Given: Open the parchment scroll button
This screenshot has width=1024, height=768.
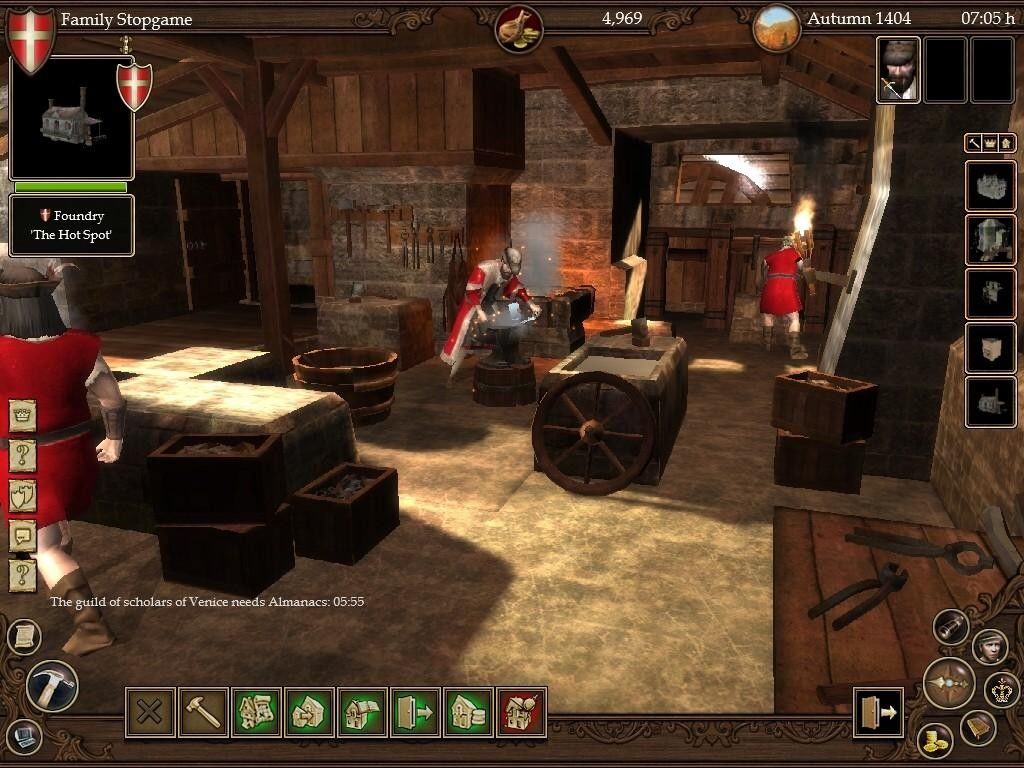Looking at the screenshot, I should (24, 636).
